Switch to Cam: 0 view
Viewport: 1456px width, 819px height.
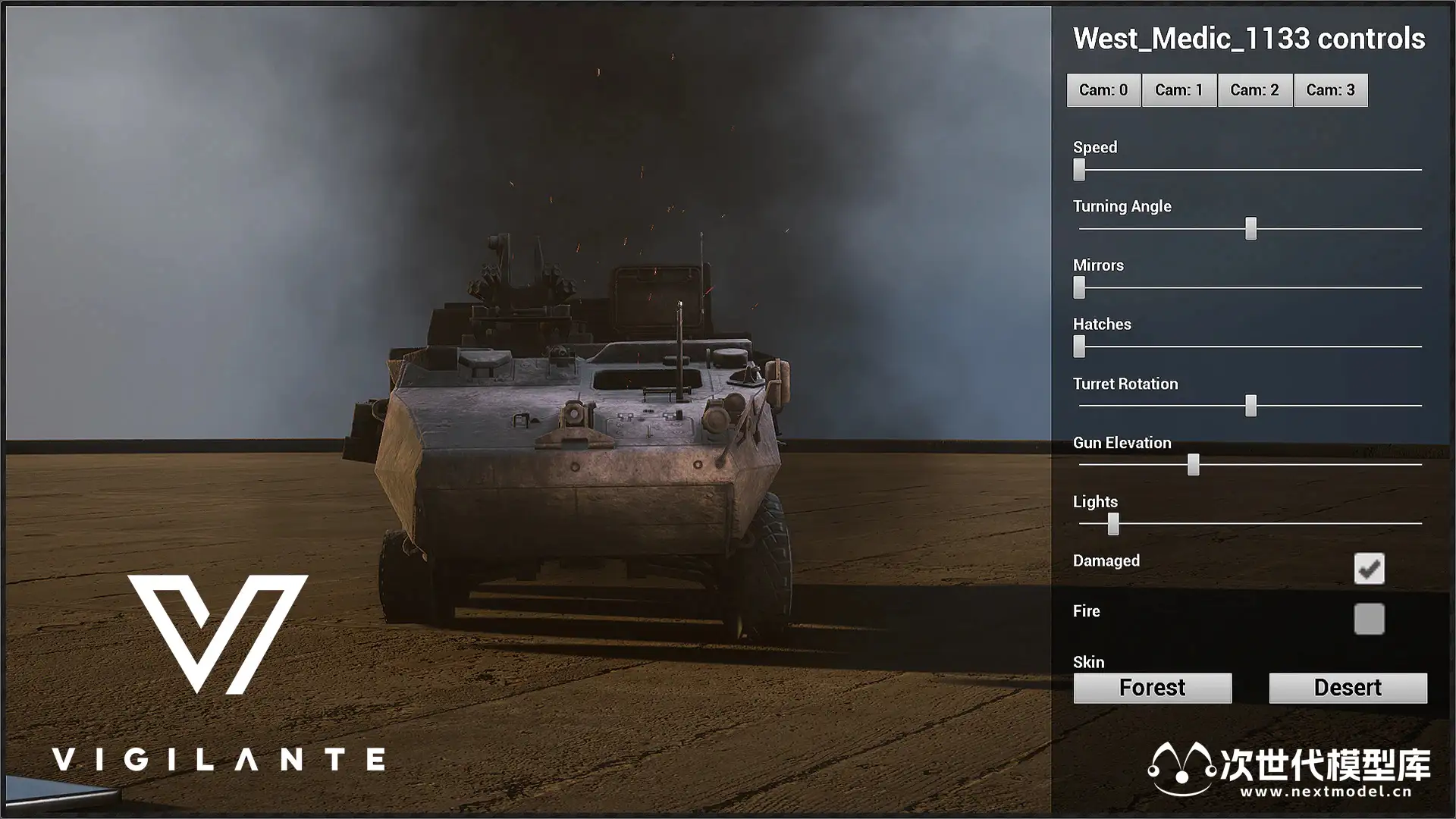[x=1103, y=90]
